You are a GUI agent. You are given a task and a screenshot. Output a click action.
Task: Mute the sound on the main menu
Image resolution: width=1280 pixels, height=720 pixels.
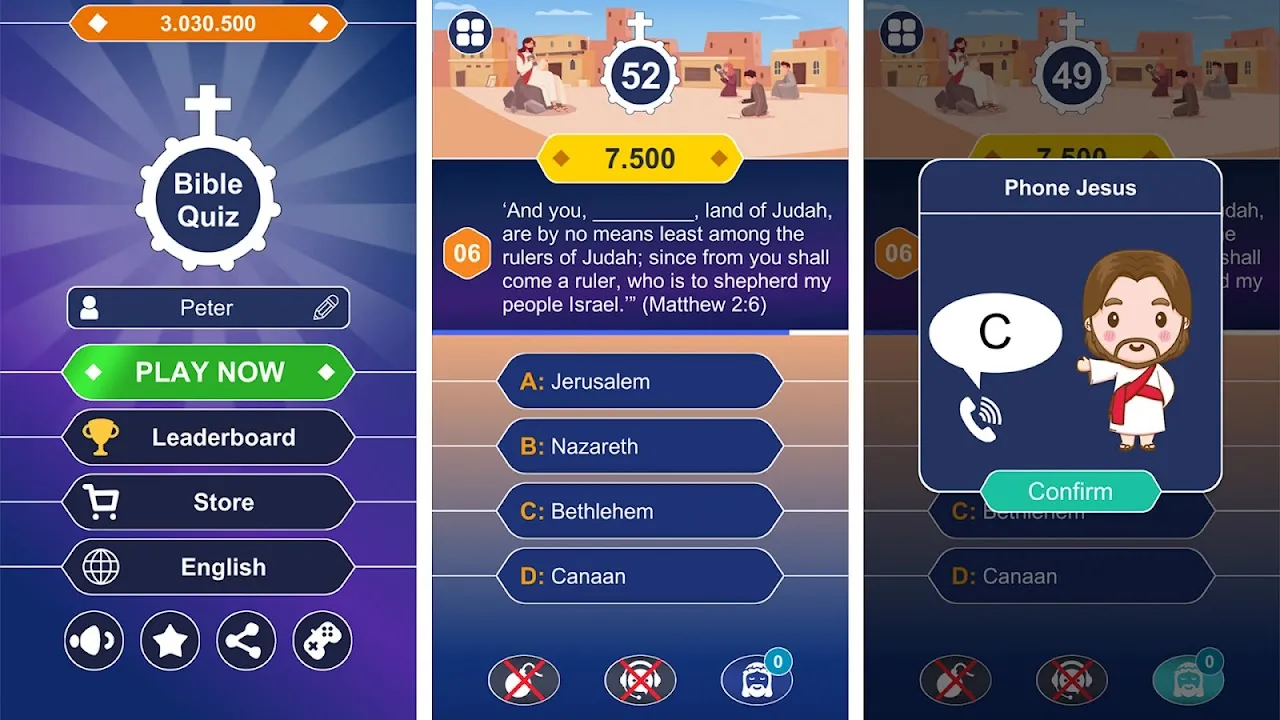93,640
